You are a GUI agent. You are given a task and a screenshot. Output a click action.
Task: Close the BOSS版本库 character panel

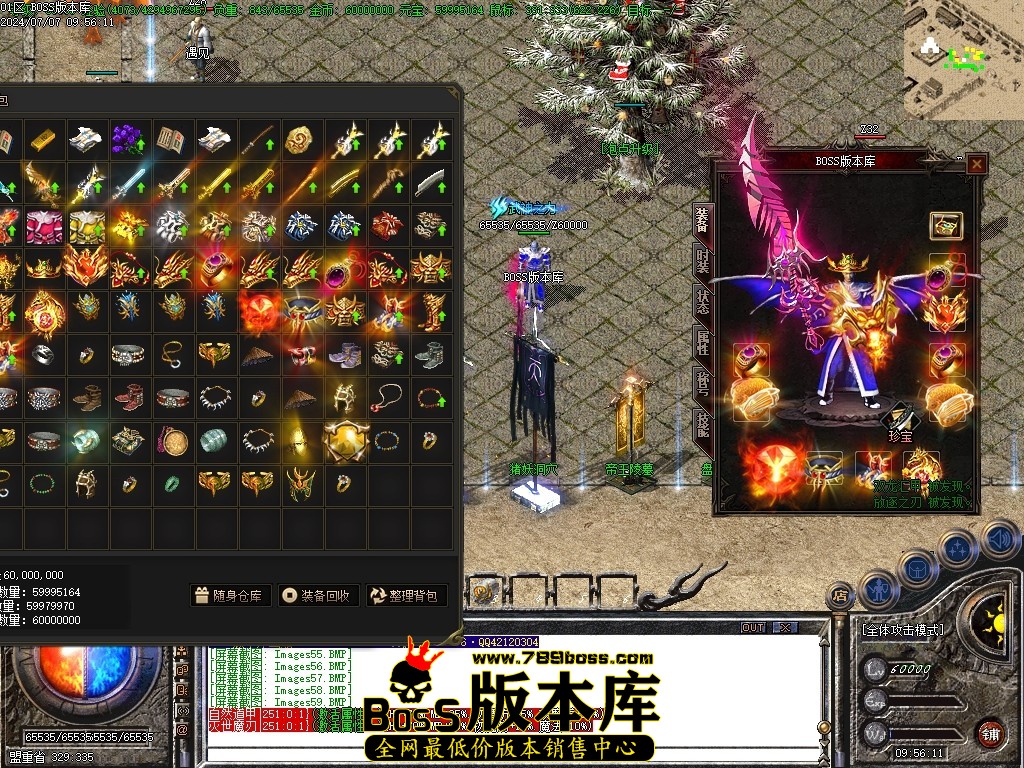pyautogui.click(x=977, y=164)
